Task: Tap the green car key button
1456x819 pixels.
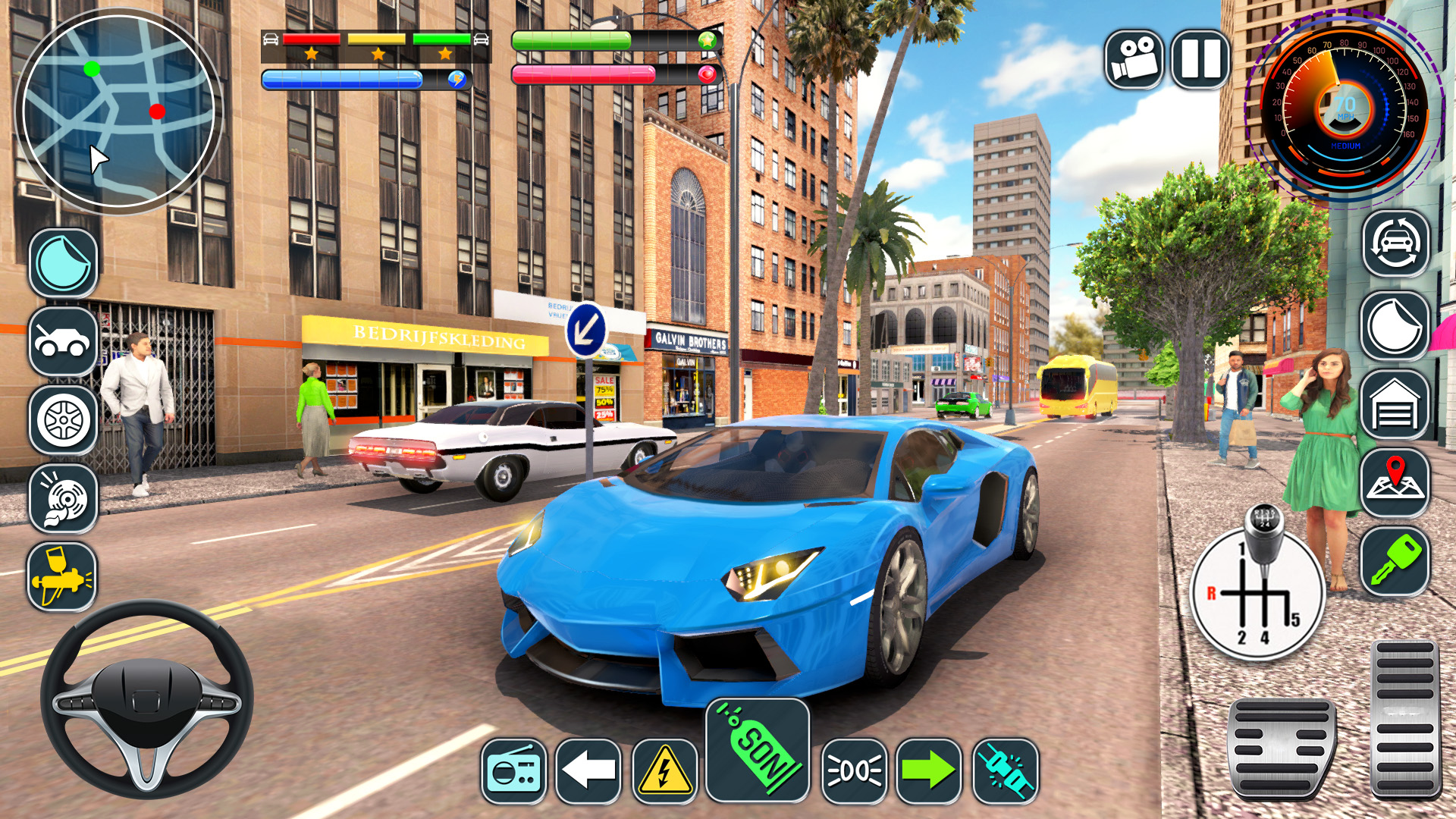Action: (1395, 562)
